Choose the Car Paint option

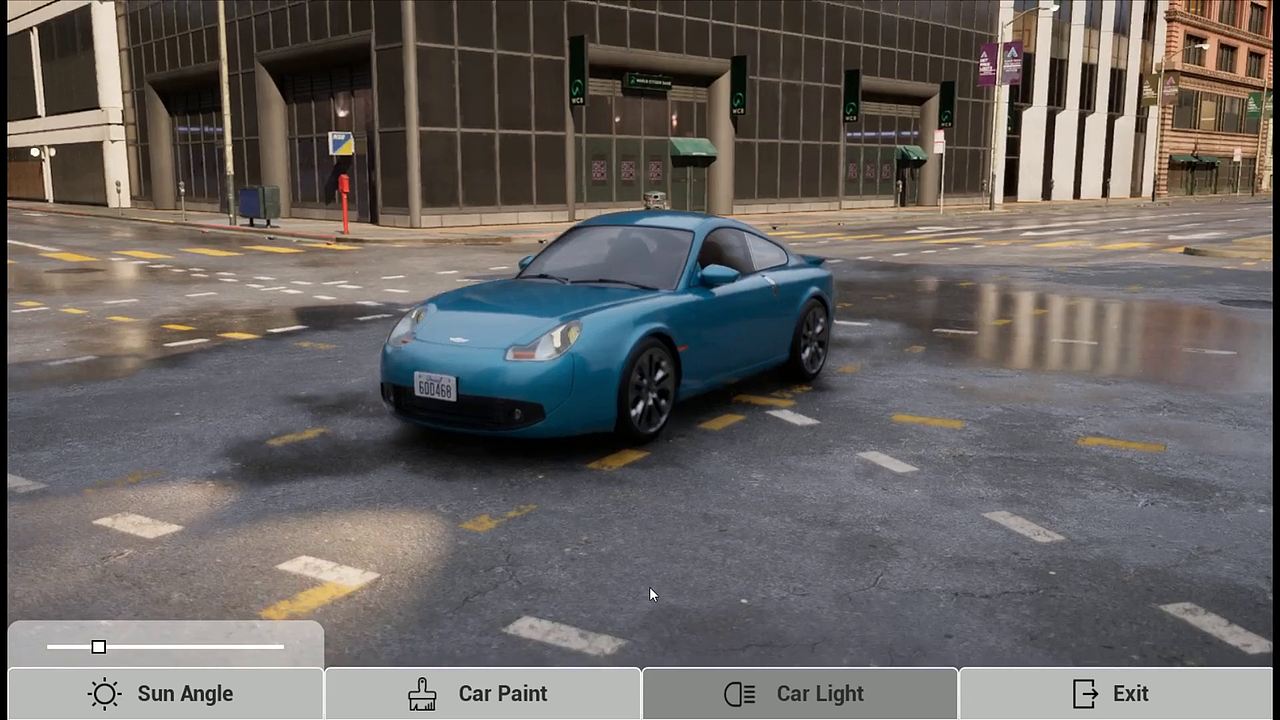tap(482, 694)
